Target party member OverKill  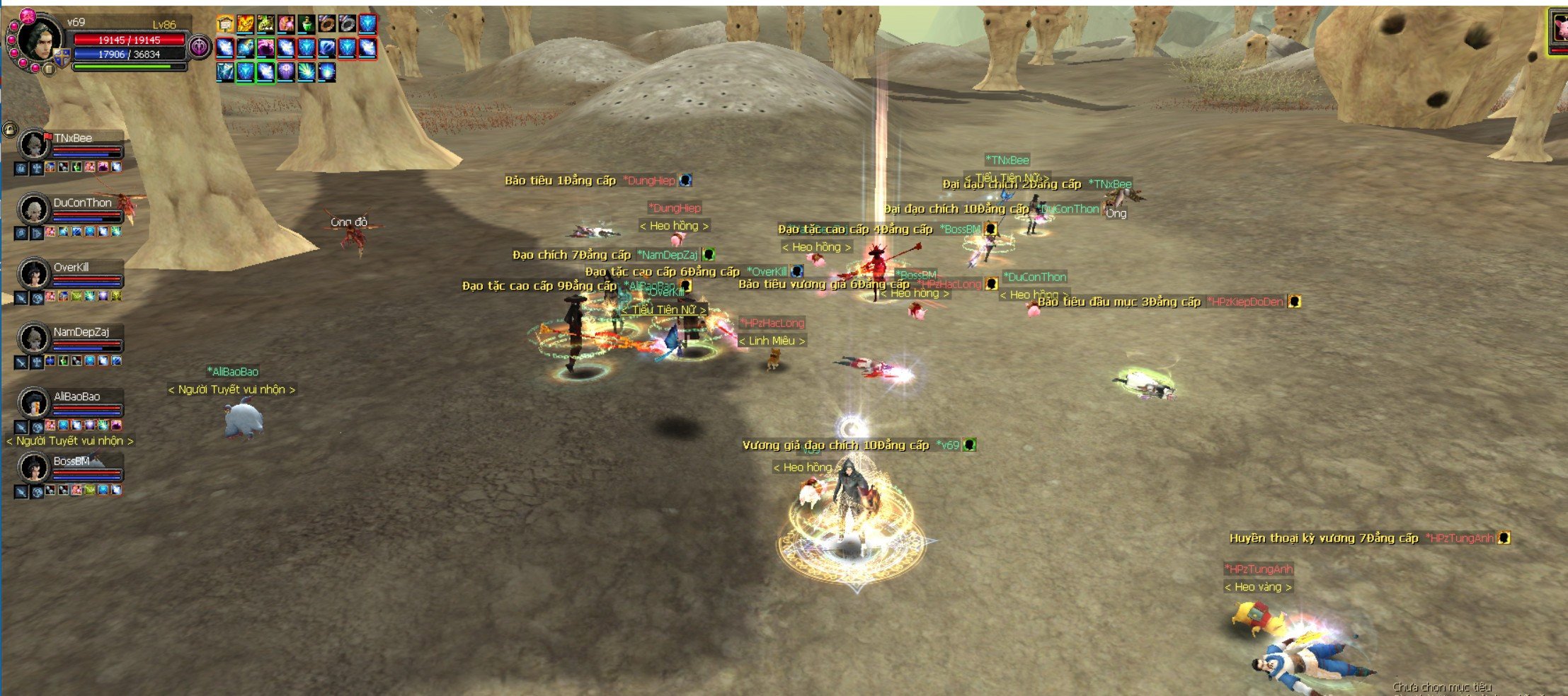33,274
